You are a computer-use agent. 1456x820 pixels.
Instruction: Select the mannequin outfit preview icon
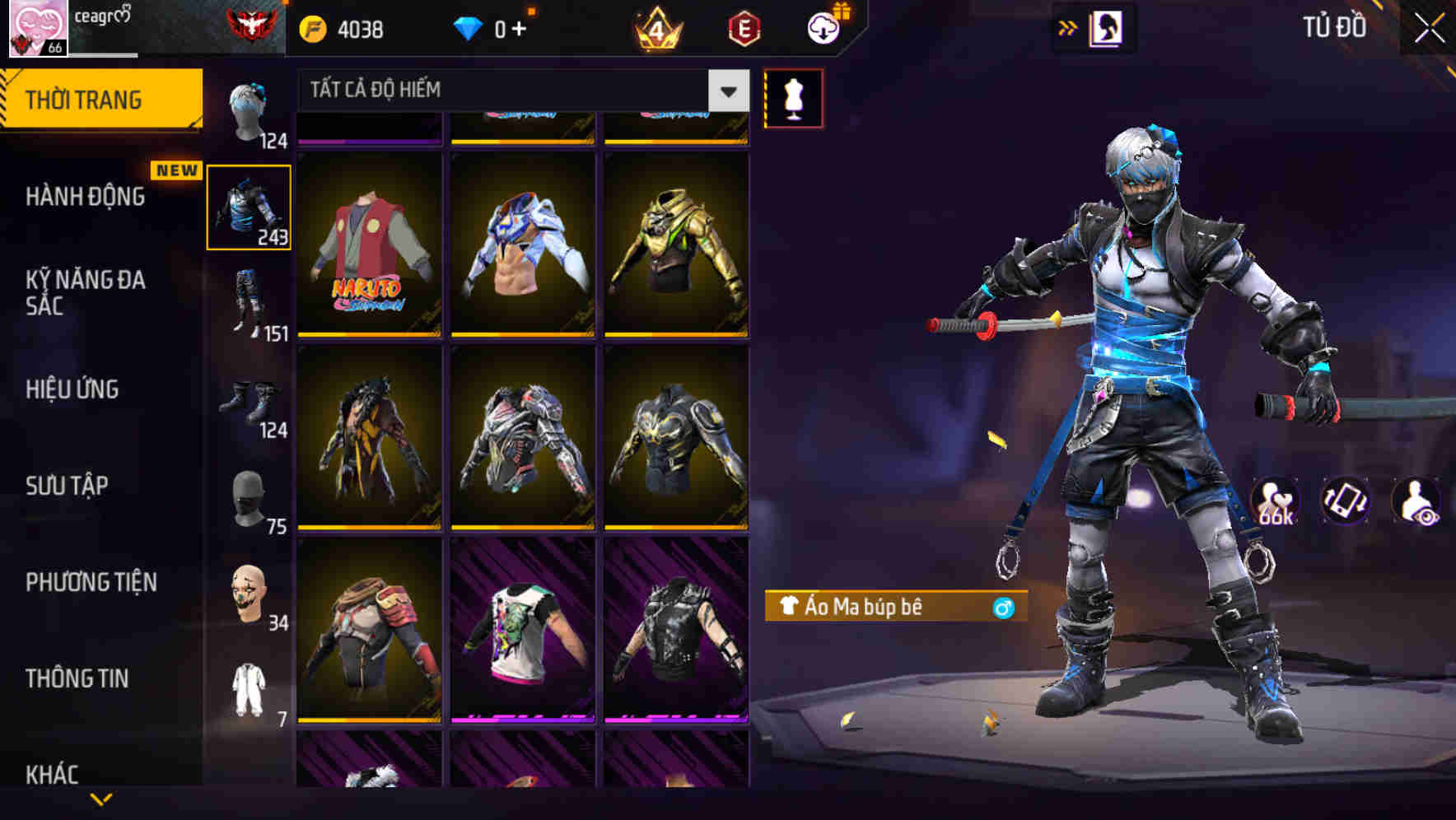(793, 97)
